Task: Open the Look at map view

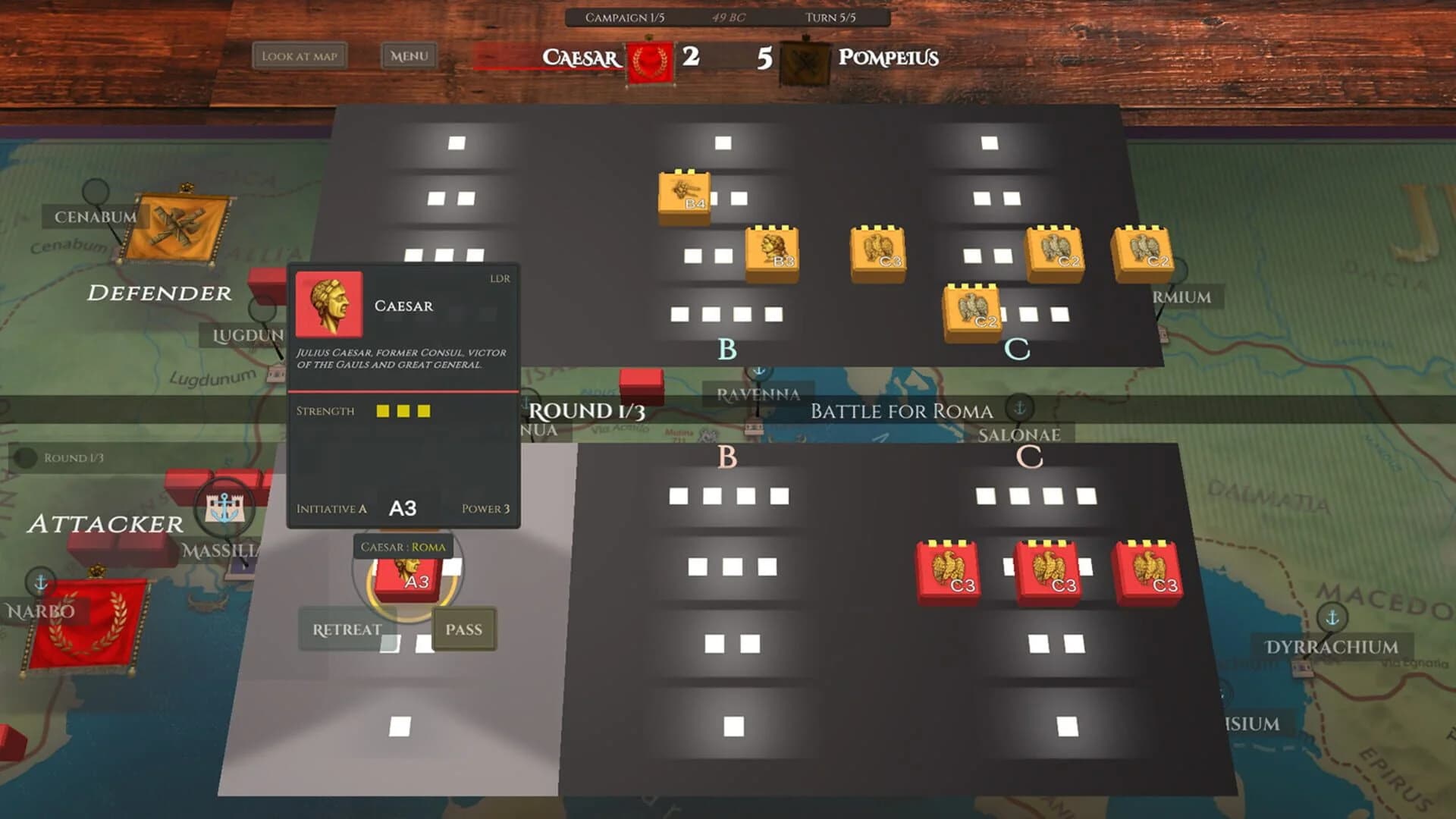Action: coord(302,56)
